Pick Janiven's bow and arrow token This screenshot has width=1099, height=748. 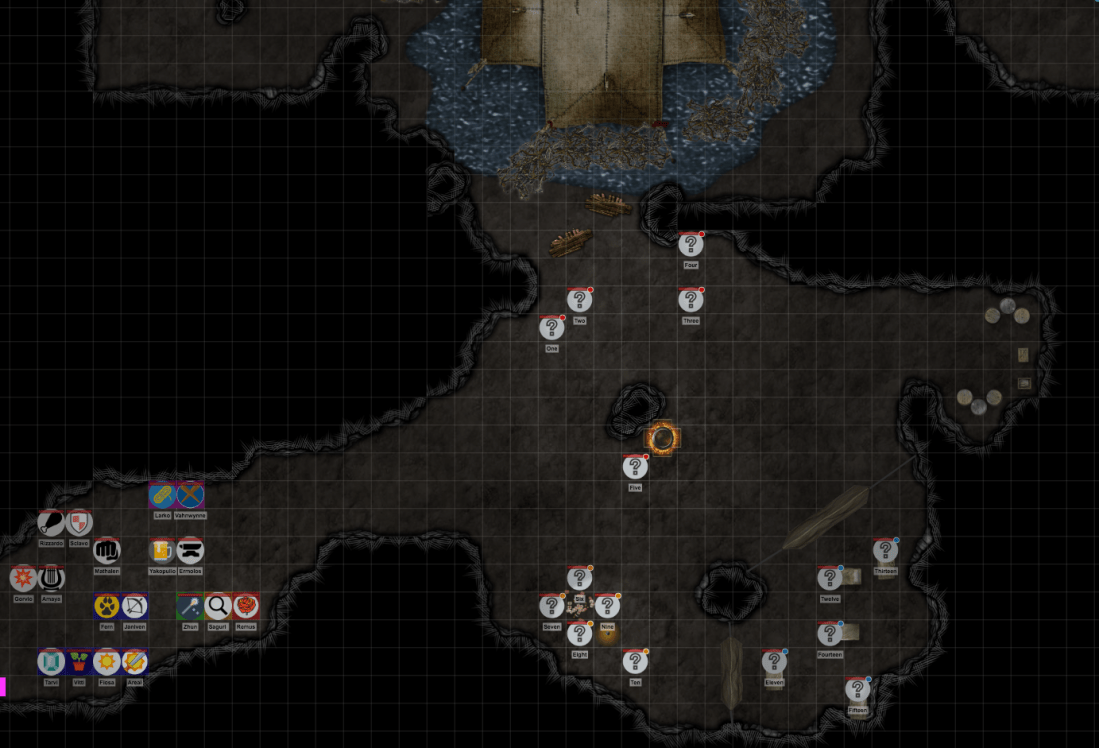click(134, 606)
